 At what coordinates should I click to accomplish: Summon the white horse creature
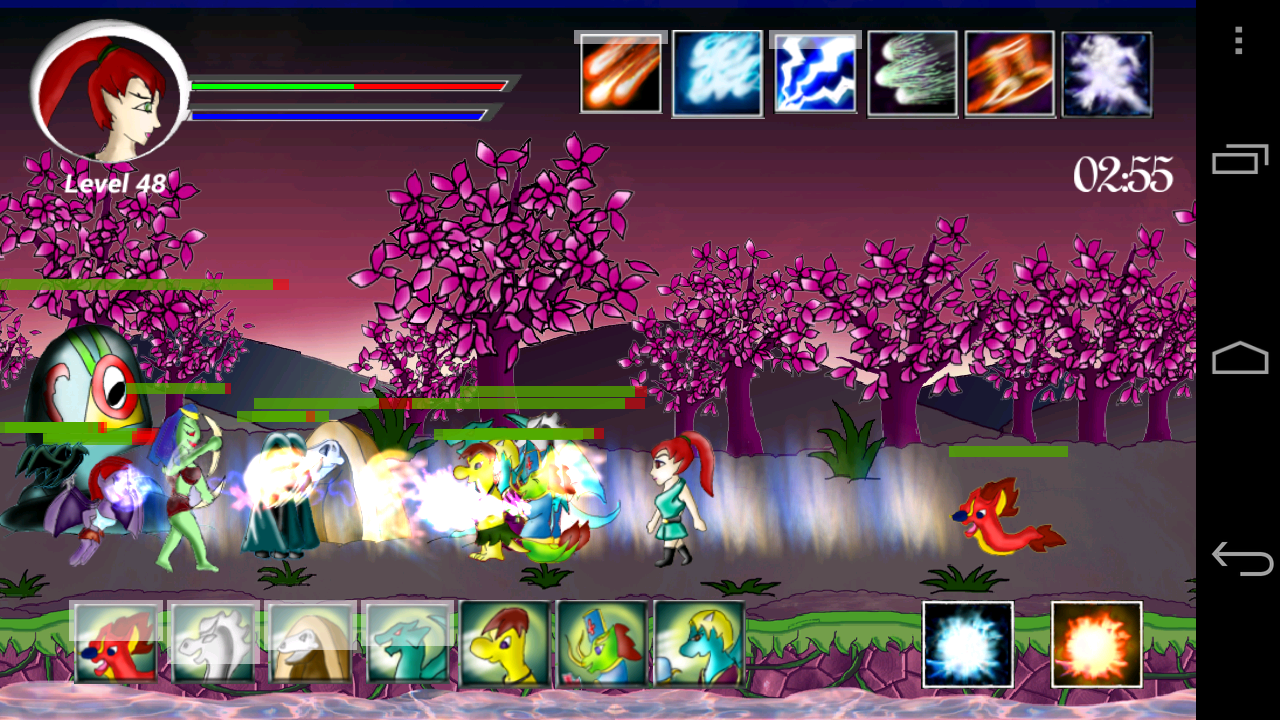click(x=210, y=645)
